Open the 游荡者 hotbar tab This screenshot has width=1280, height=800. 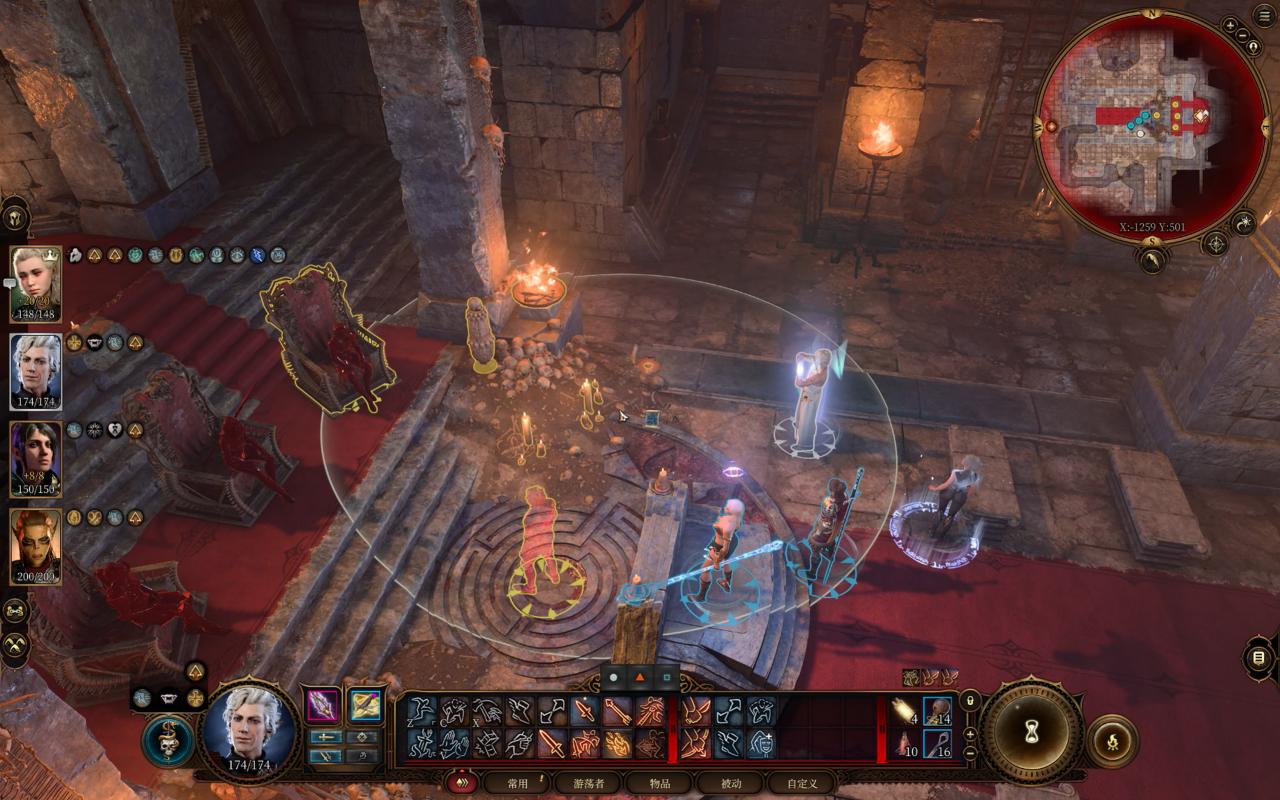click(x=587, y=783)
